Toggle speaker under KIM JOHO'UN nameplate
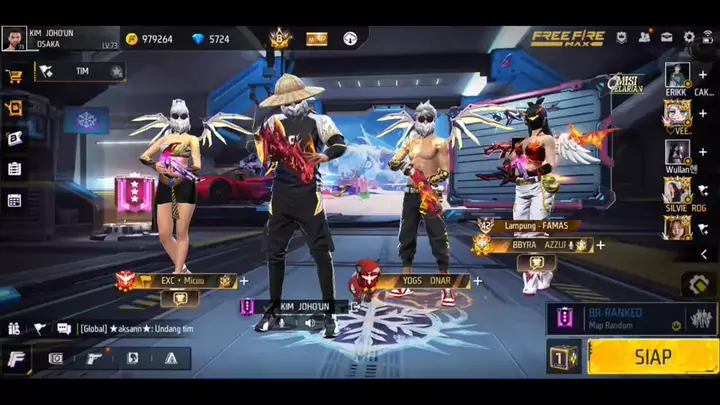Screen dimensions: 720x405 tap(309, 322)
